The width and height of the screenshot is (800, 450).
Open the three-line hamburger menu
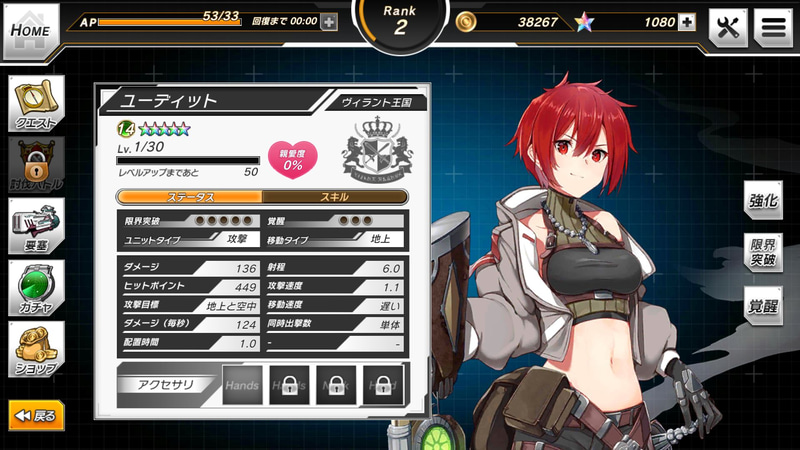(773, 28)
